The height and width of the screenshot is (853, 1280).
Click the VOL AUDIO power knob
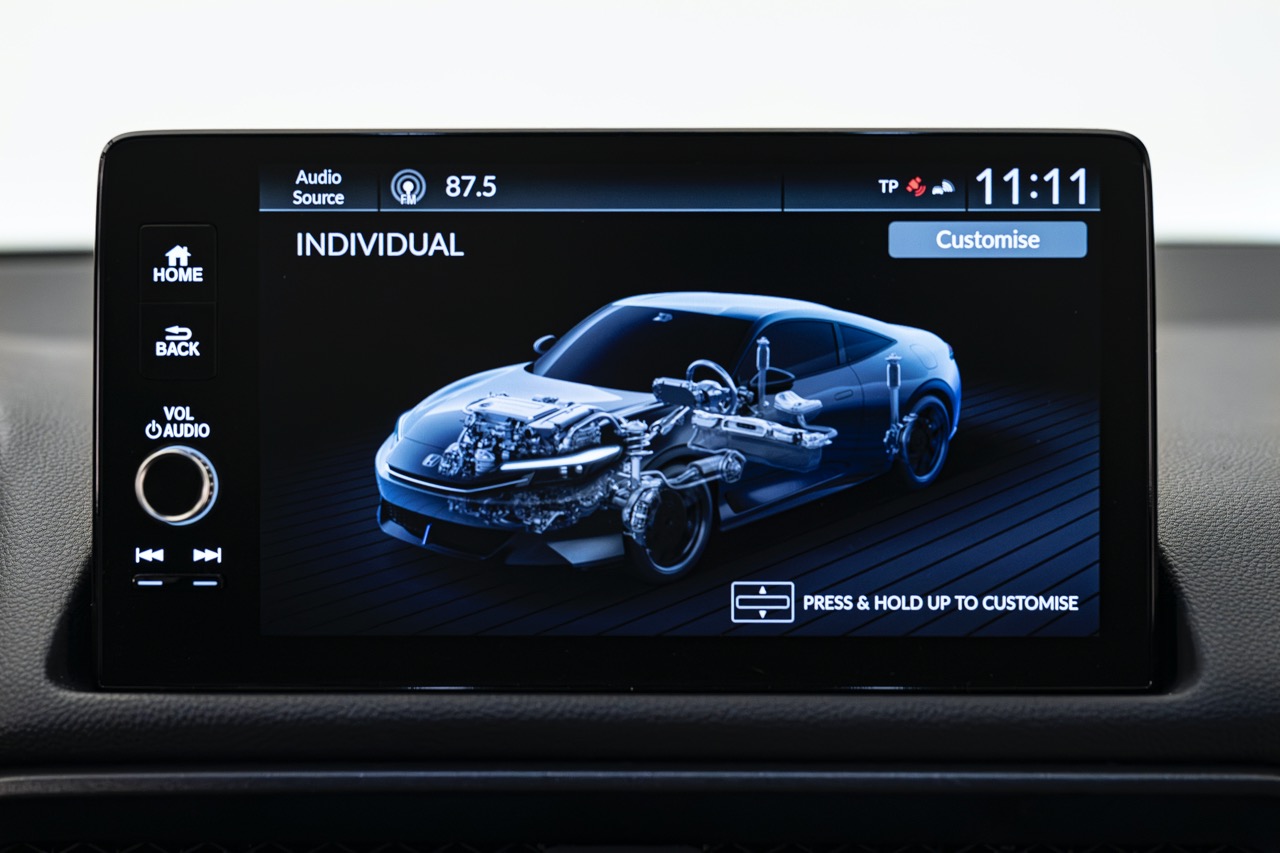click(176, 484)
